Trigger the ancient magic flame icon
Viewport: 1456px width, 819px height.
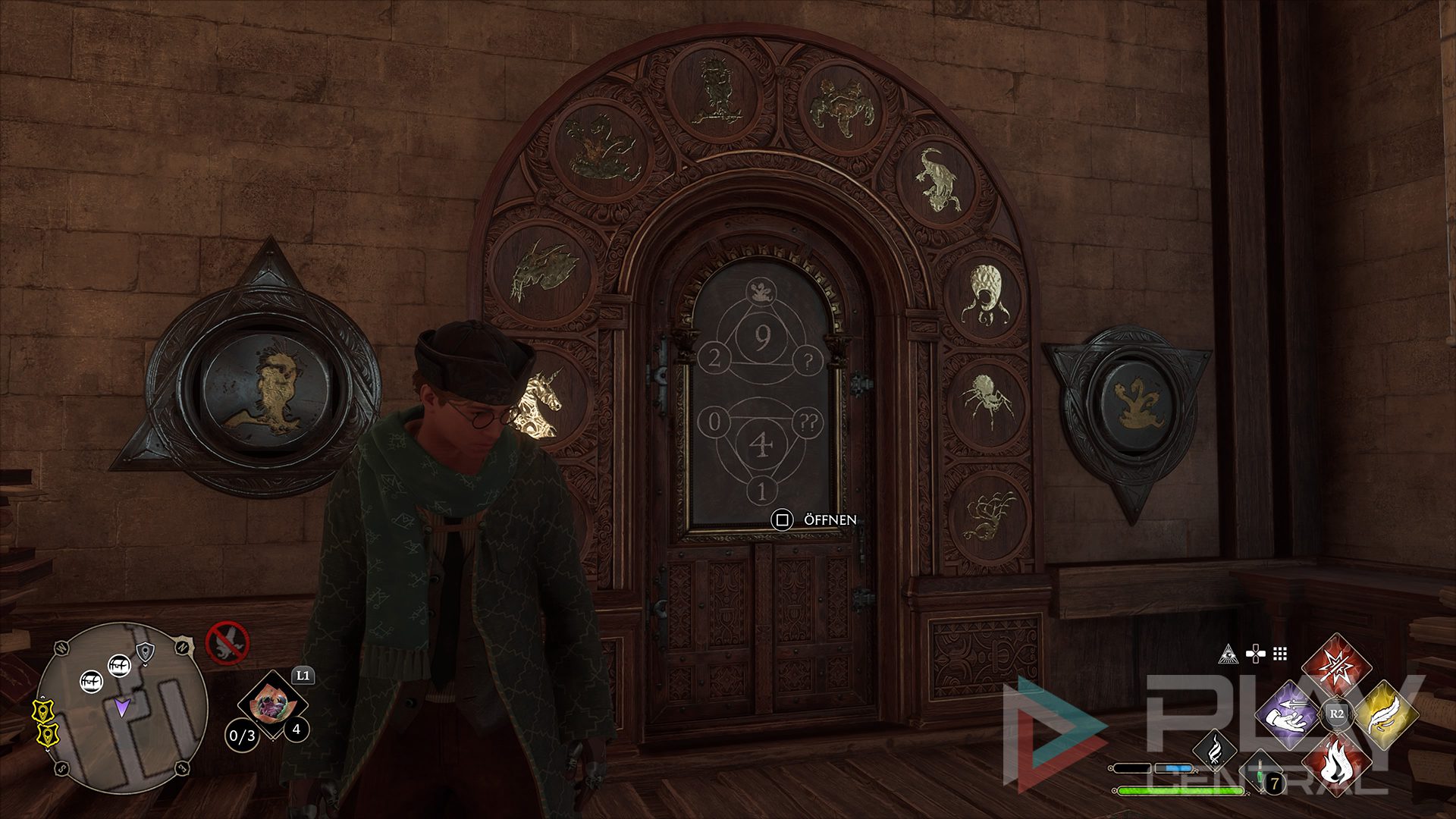1214,750
